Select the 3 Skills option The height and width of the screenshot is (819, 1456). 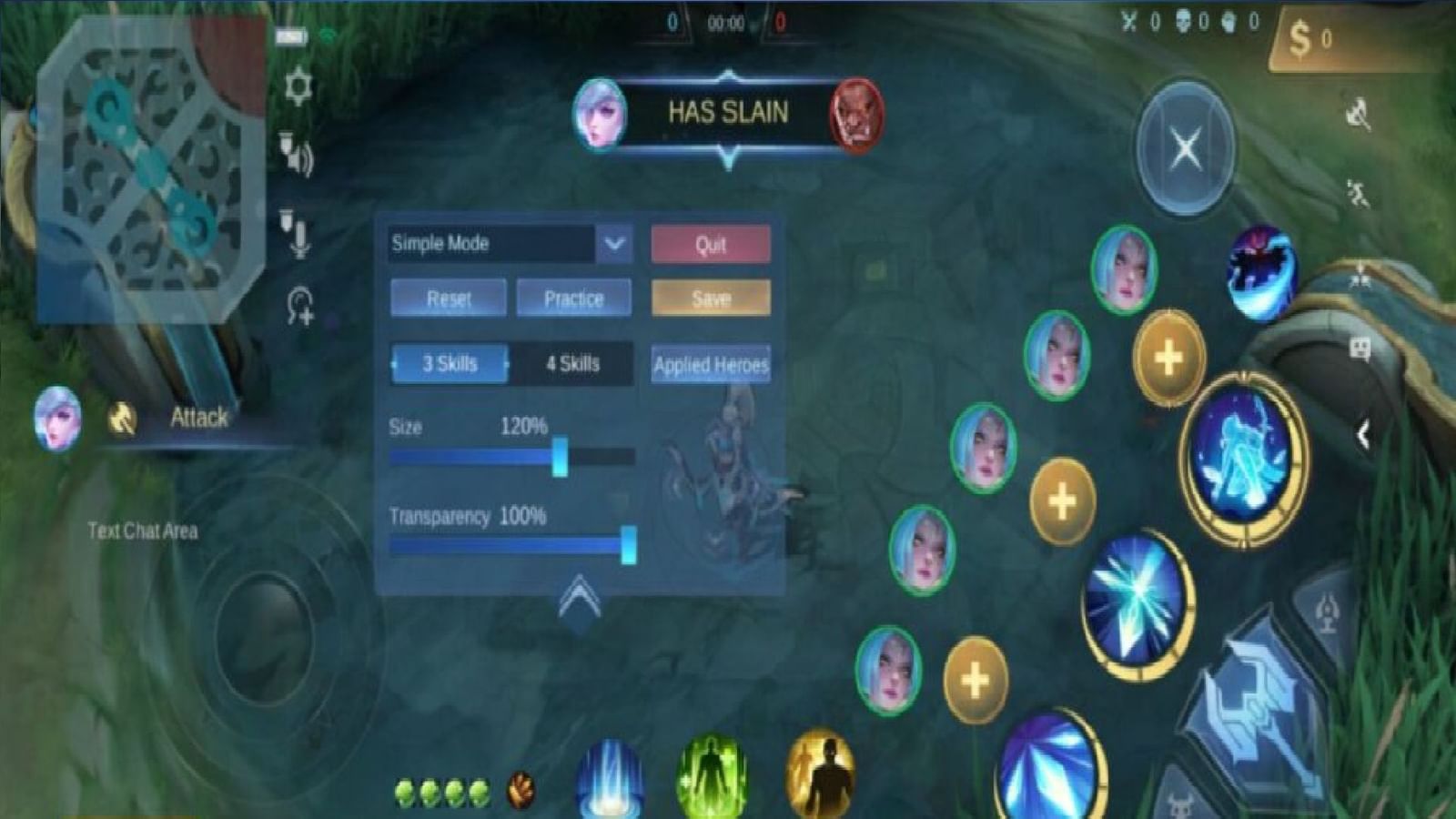tap(448, 363)
